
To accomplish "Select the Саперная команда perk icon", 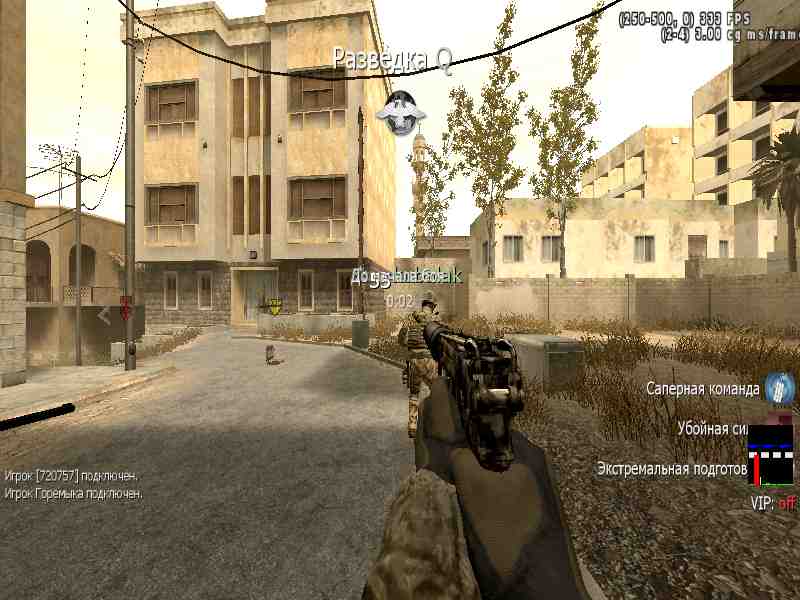I will [779, 388].
